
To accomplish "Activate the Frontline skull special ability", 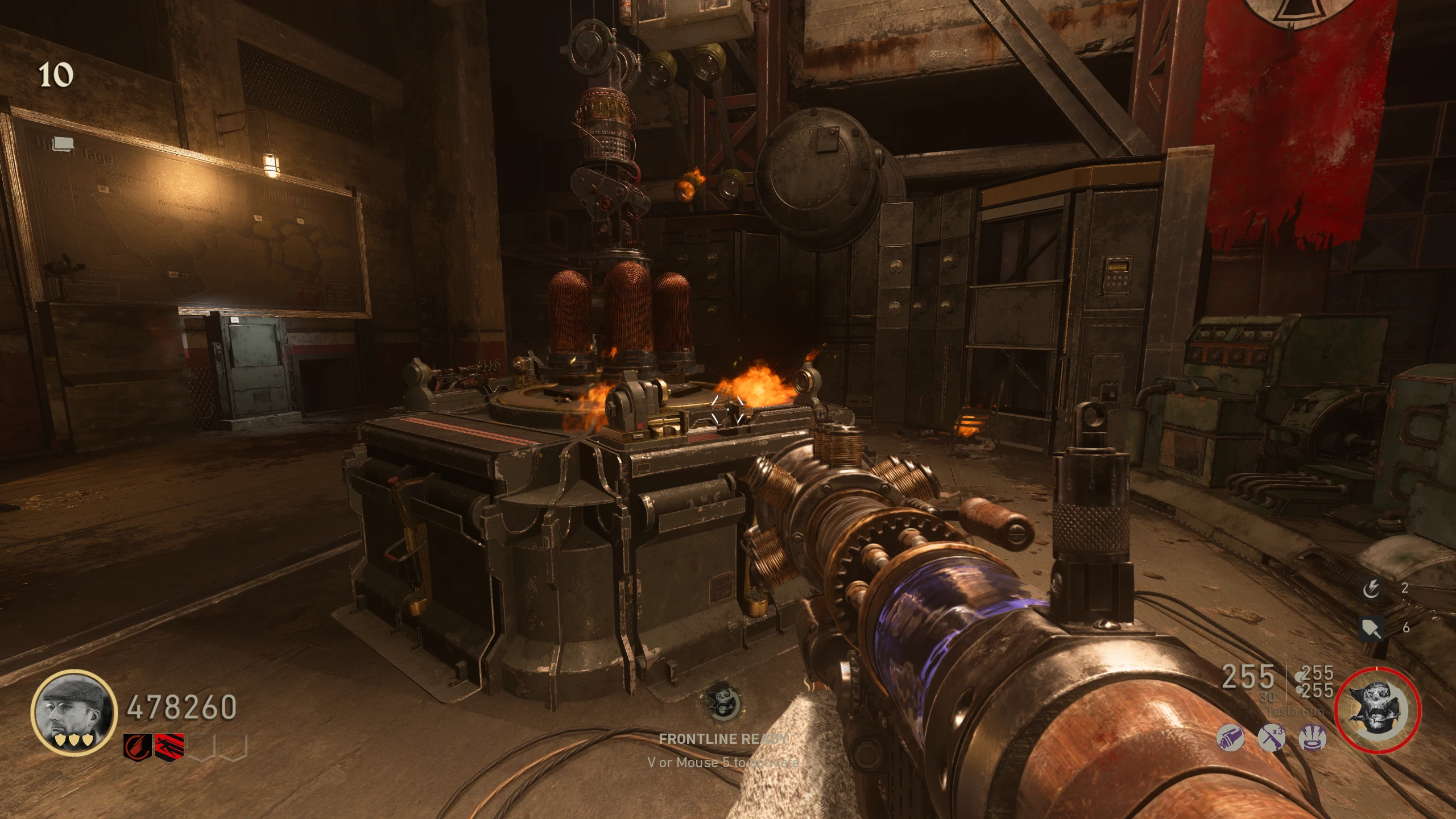I will tap(1377, 710).
